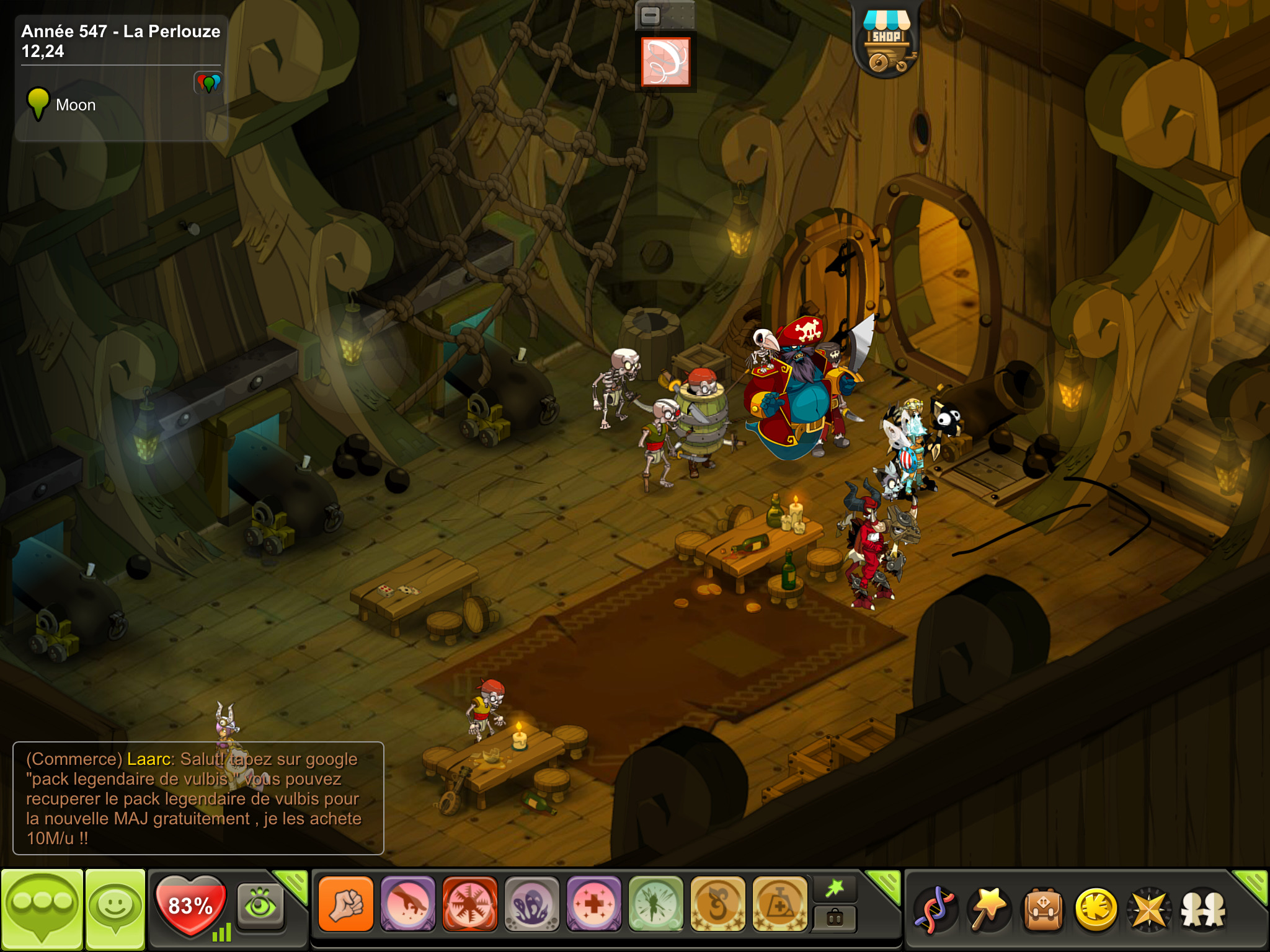Viewport: 1270px width, 952px height.
Task: Toggle the green eye spectator button
Action: pyautogui.click(x=260, y=905)
